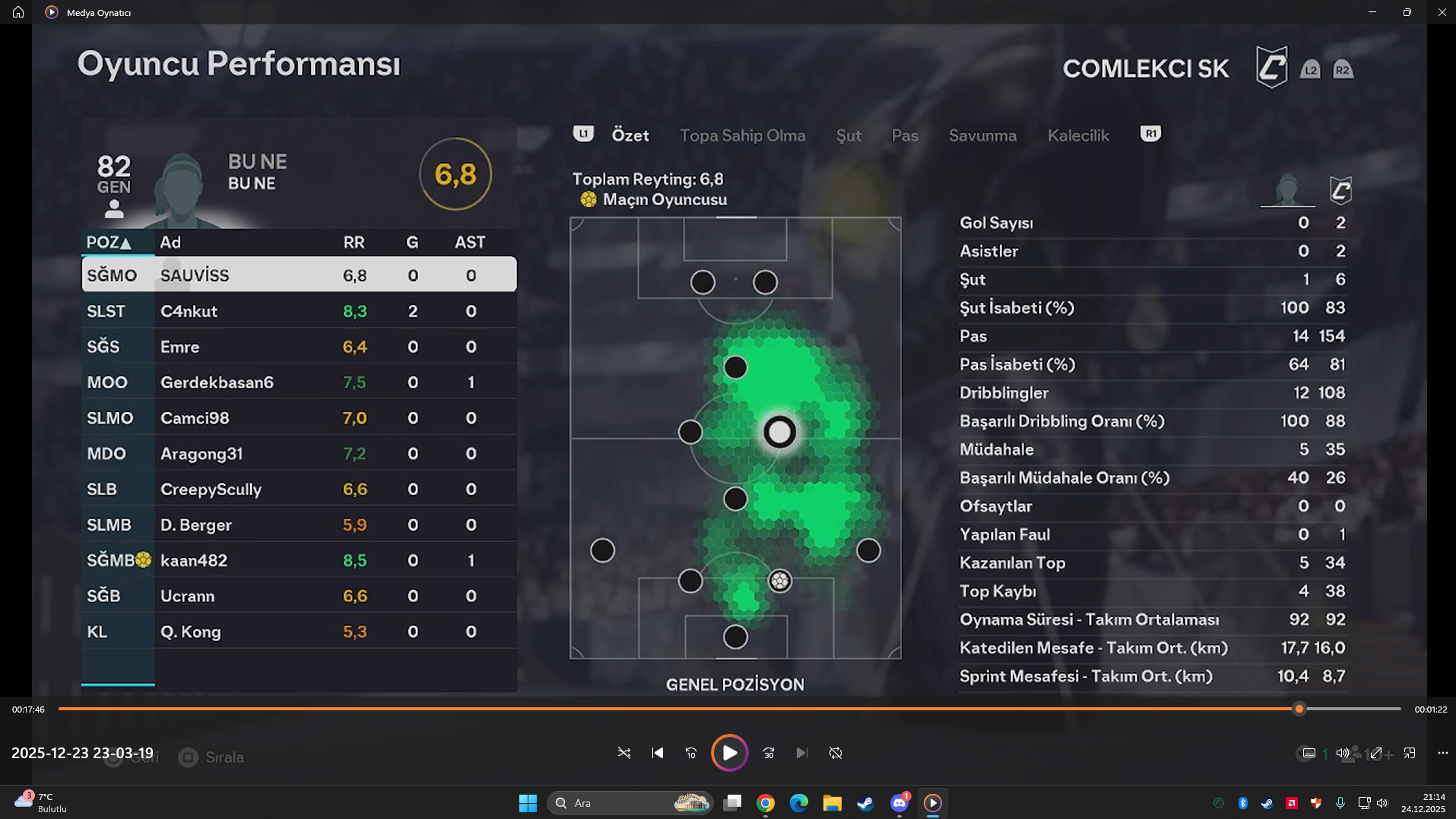The width and height of the screenshot is (1456, 819).
Task: Close the media player window
Action: point(1442,12)
